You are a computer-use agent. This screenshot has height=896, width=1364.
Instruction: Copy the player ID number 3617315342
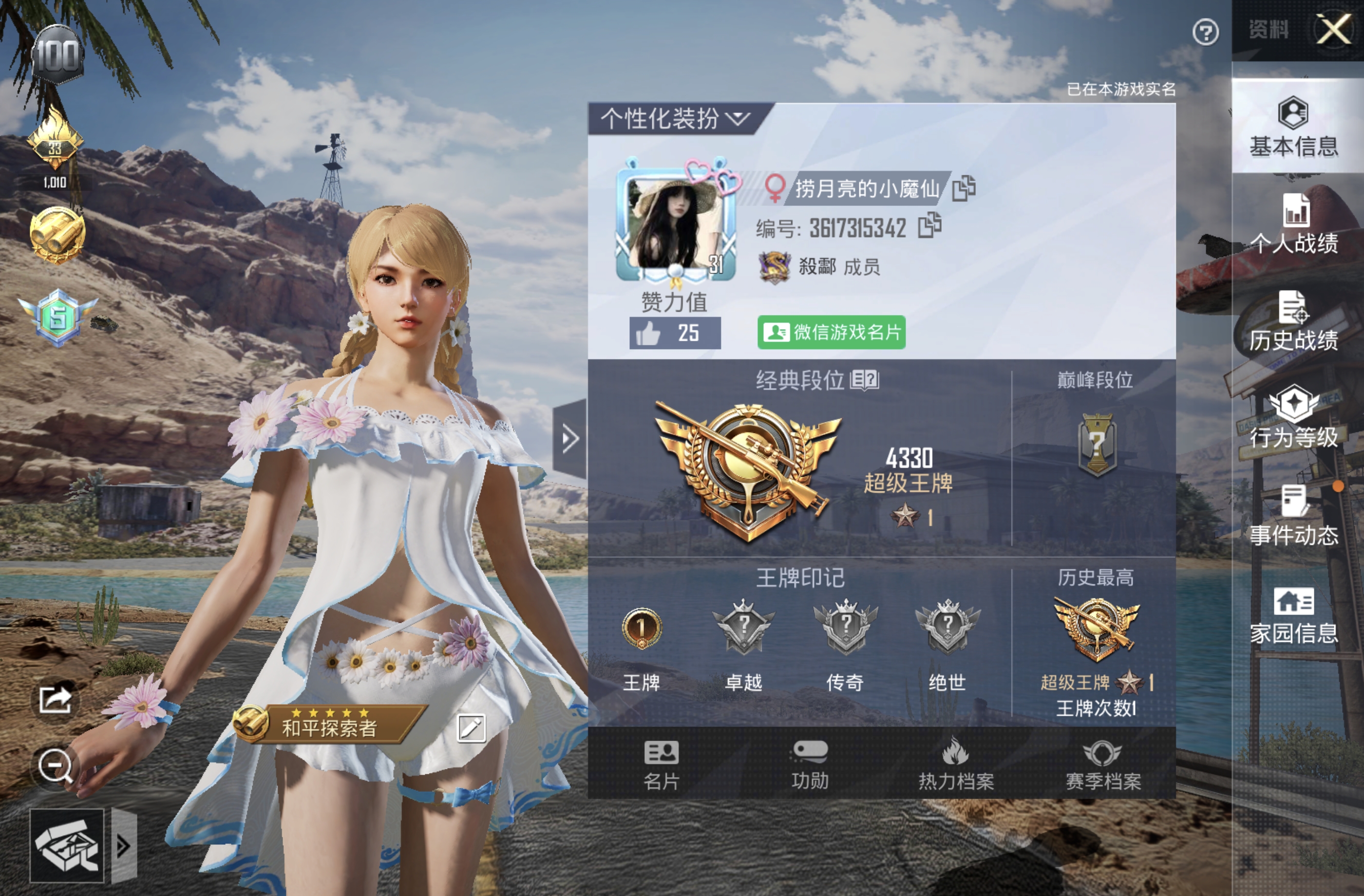[929, 225]
